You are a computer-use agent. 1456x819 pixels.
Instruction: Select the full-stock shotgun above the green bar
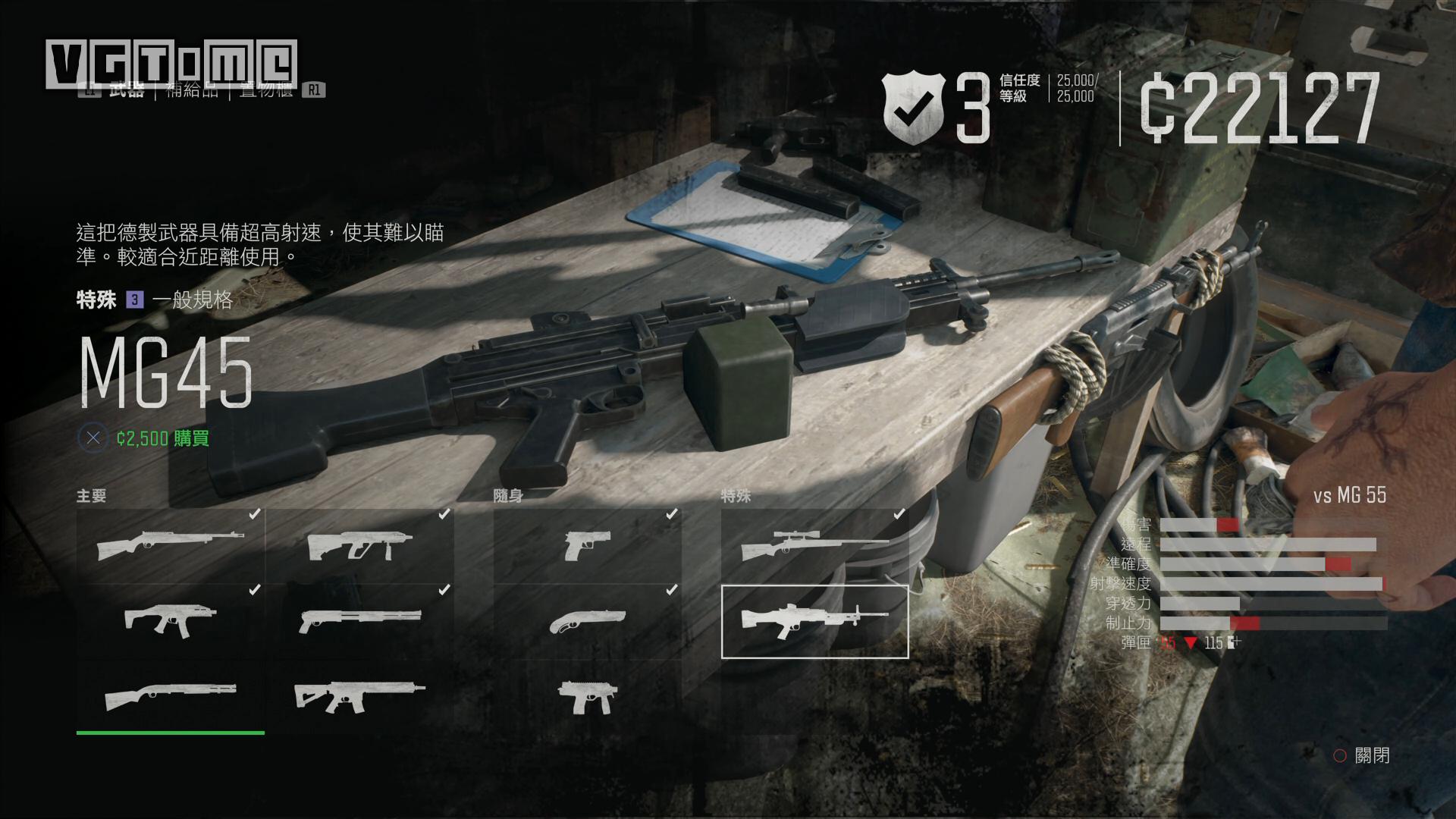coord(171,695)
